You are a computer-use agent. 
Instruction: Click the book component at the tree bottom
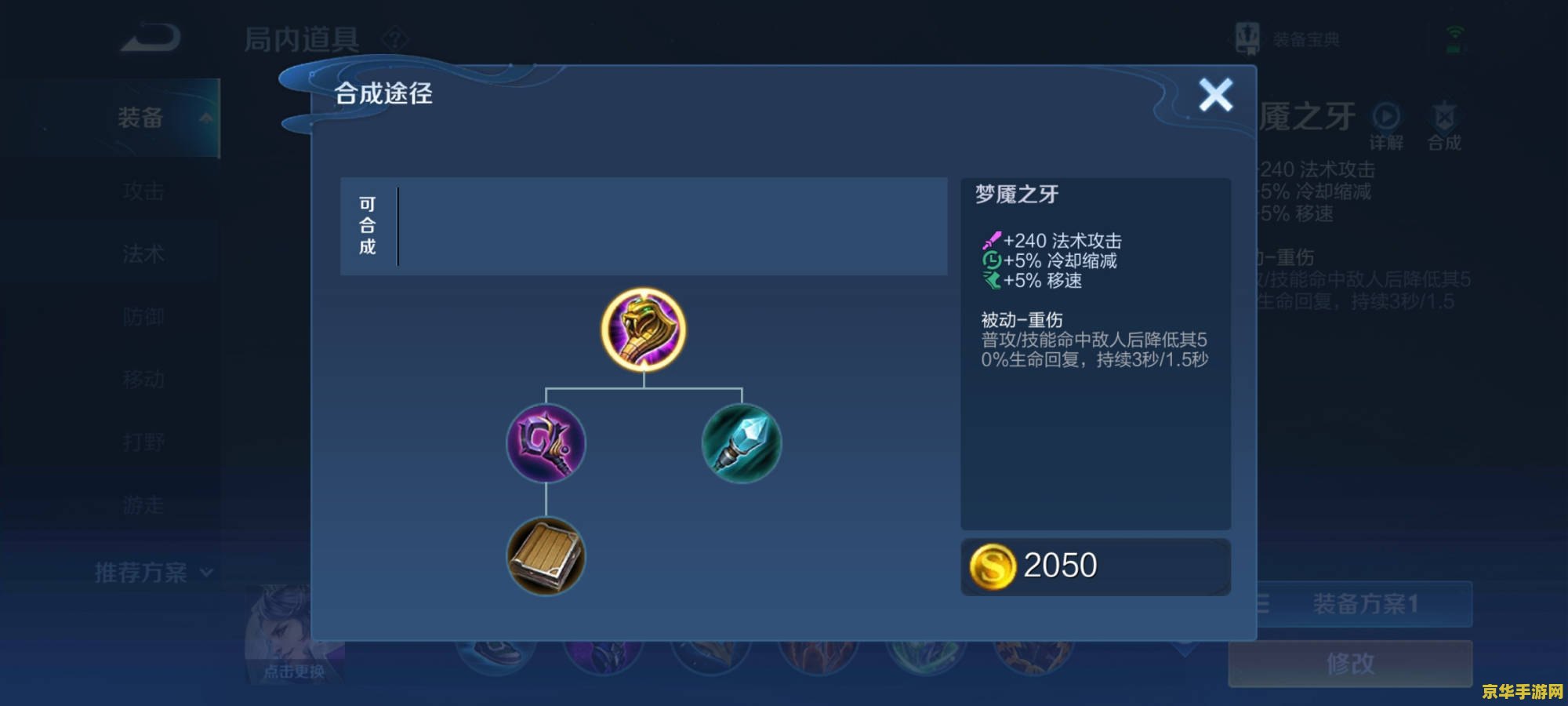(547, 557)
